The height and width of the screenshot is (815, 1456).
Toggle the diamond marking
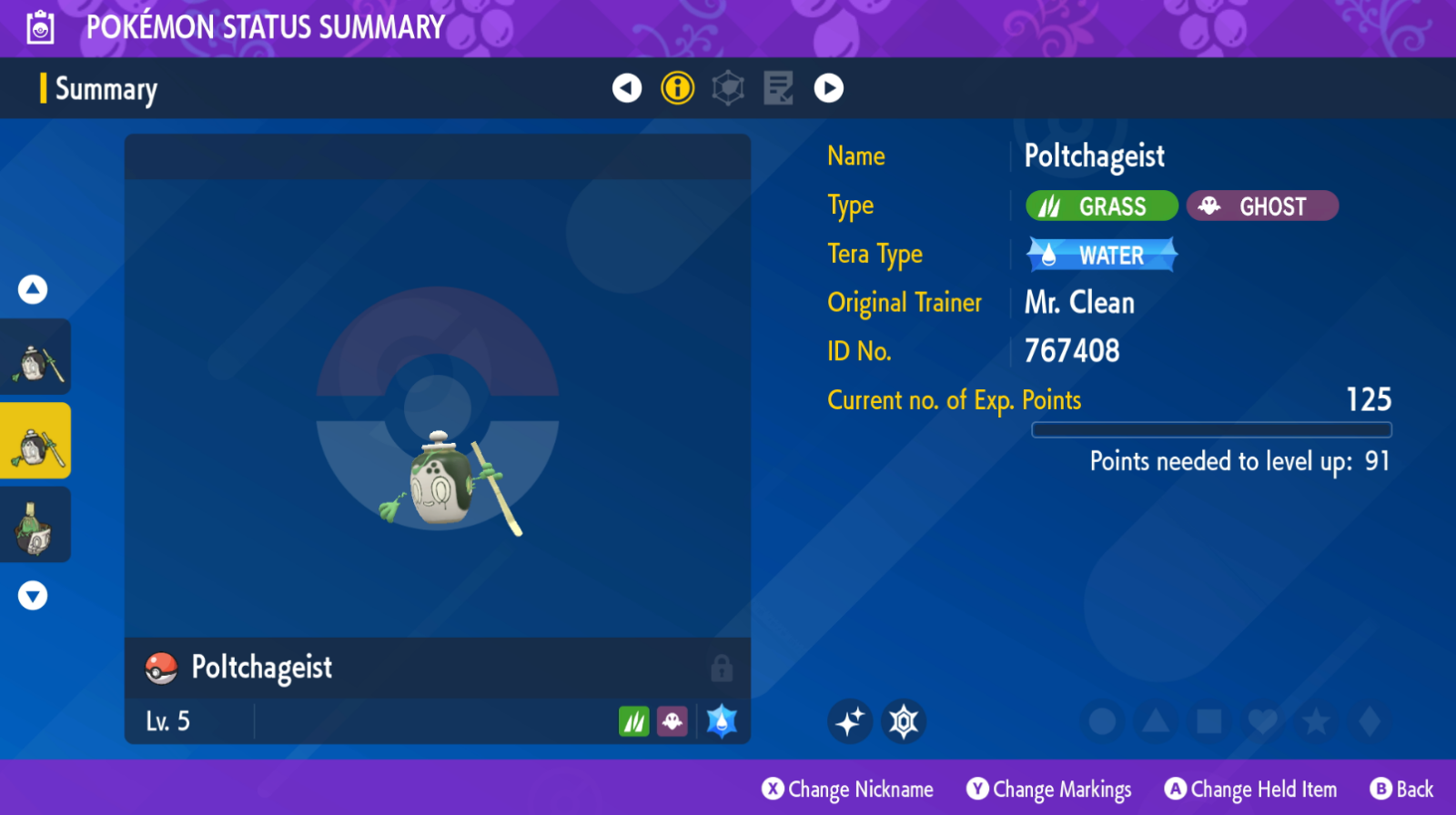point(1370,722)
